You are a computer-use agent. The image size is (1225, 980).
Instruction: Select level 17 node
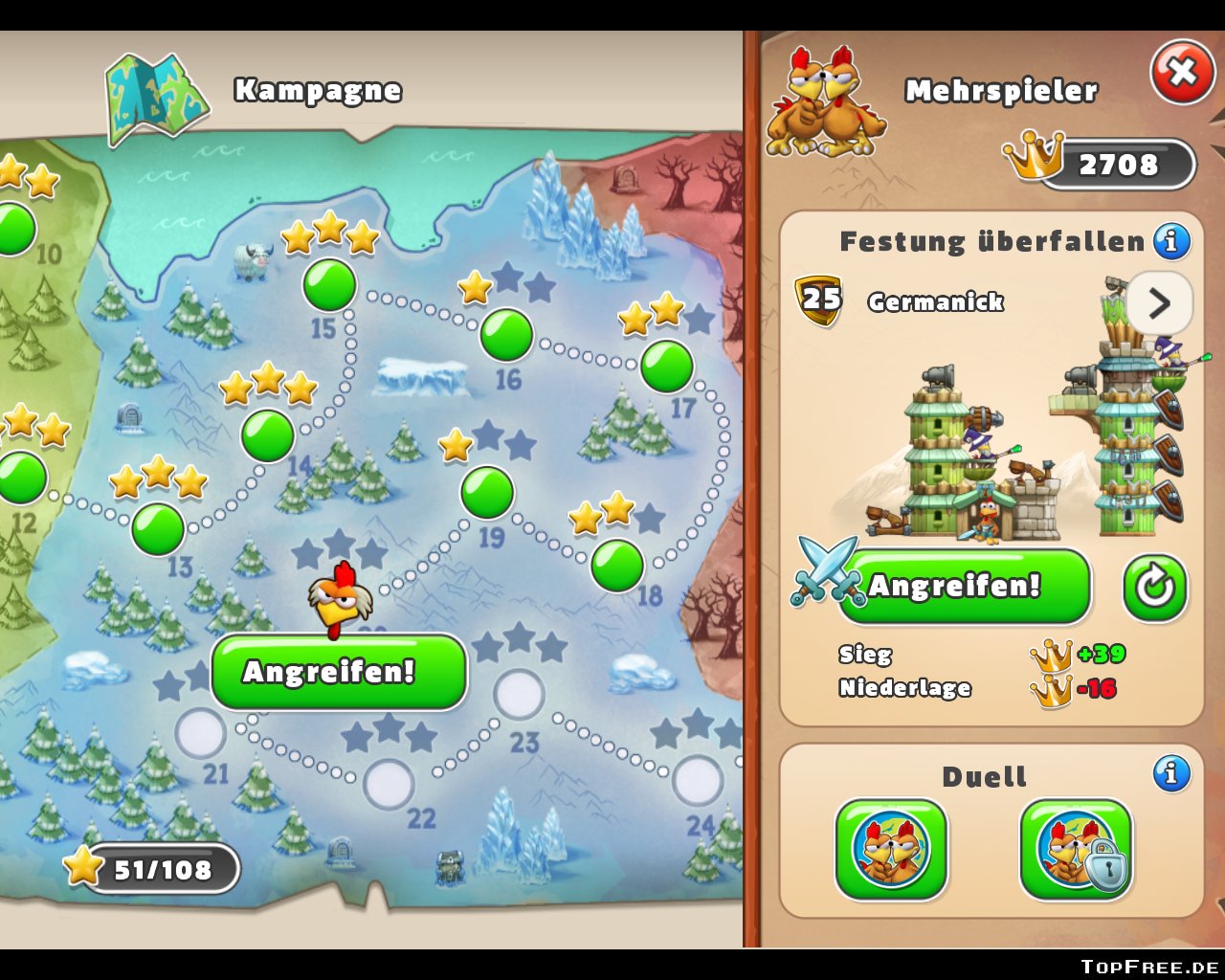tap(666, 367)
